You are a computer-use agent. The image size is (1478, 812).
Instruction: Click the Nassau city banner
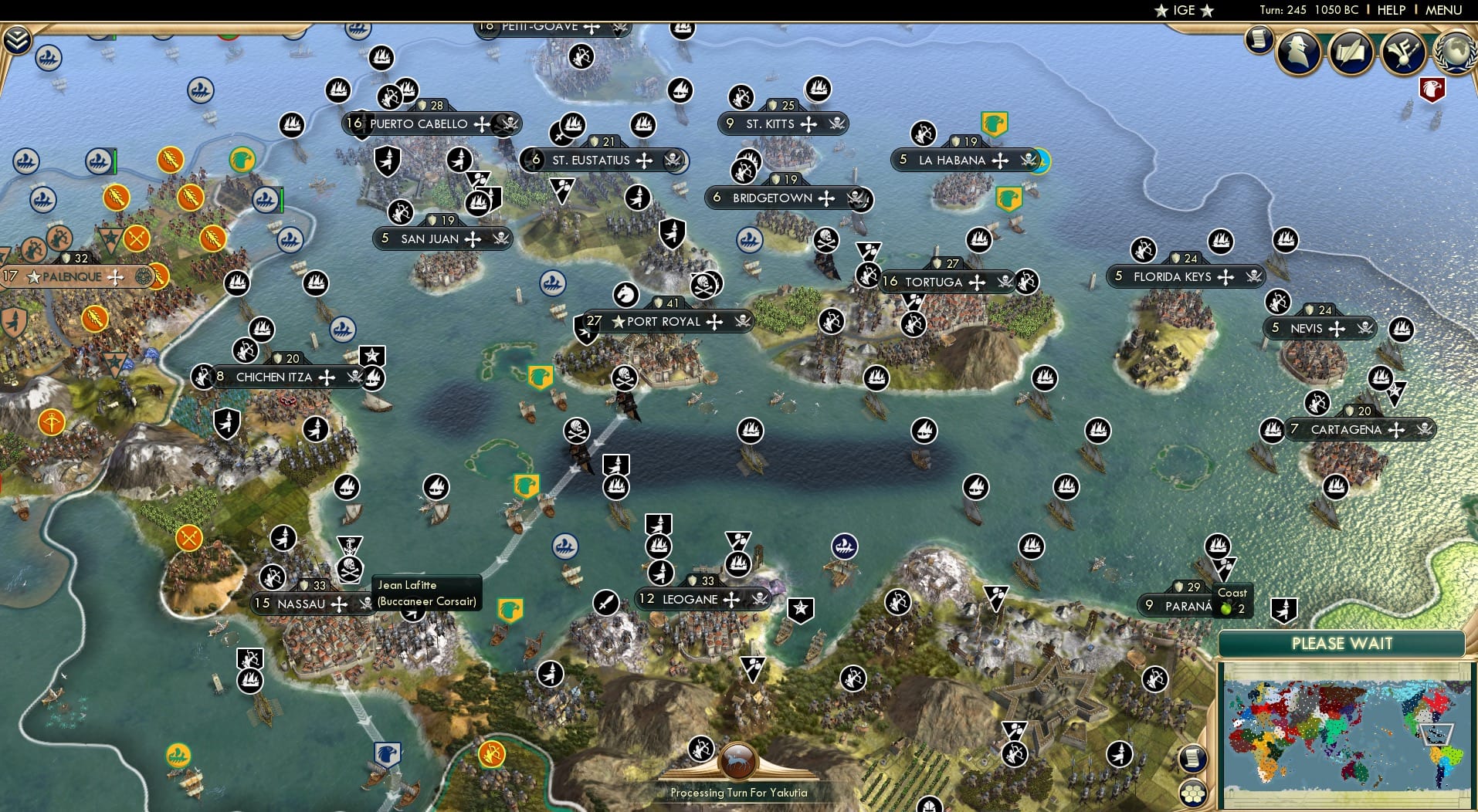(x=301, y=604)
